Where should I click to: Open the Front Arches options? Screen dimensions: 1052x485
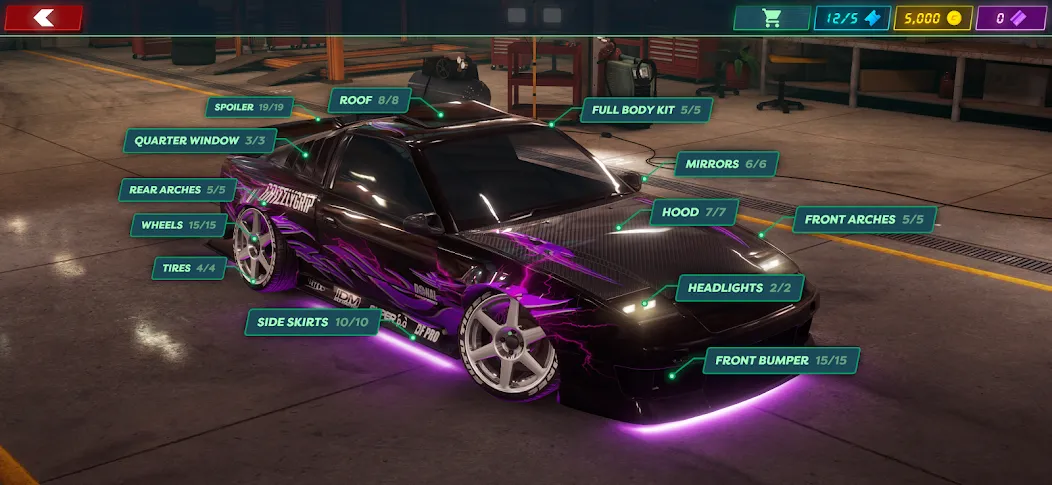865,219
